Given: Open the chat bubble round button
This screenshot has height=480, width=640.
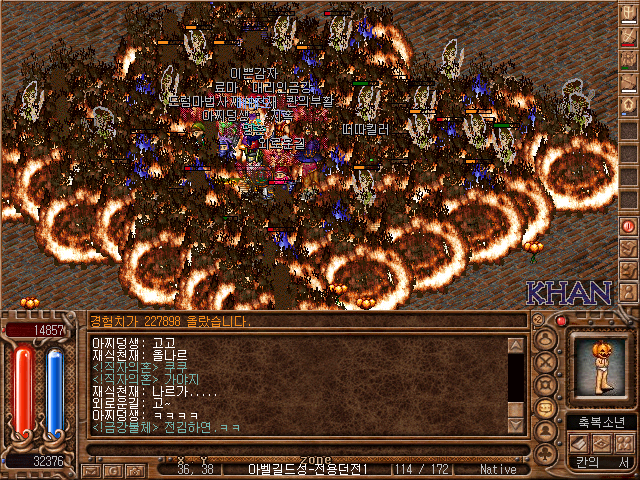Looking at the screenshot, I should [546, 409].
